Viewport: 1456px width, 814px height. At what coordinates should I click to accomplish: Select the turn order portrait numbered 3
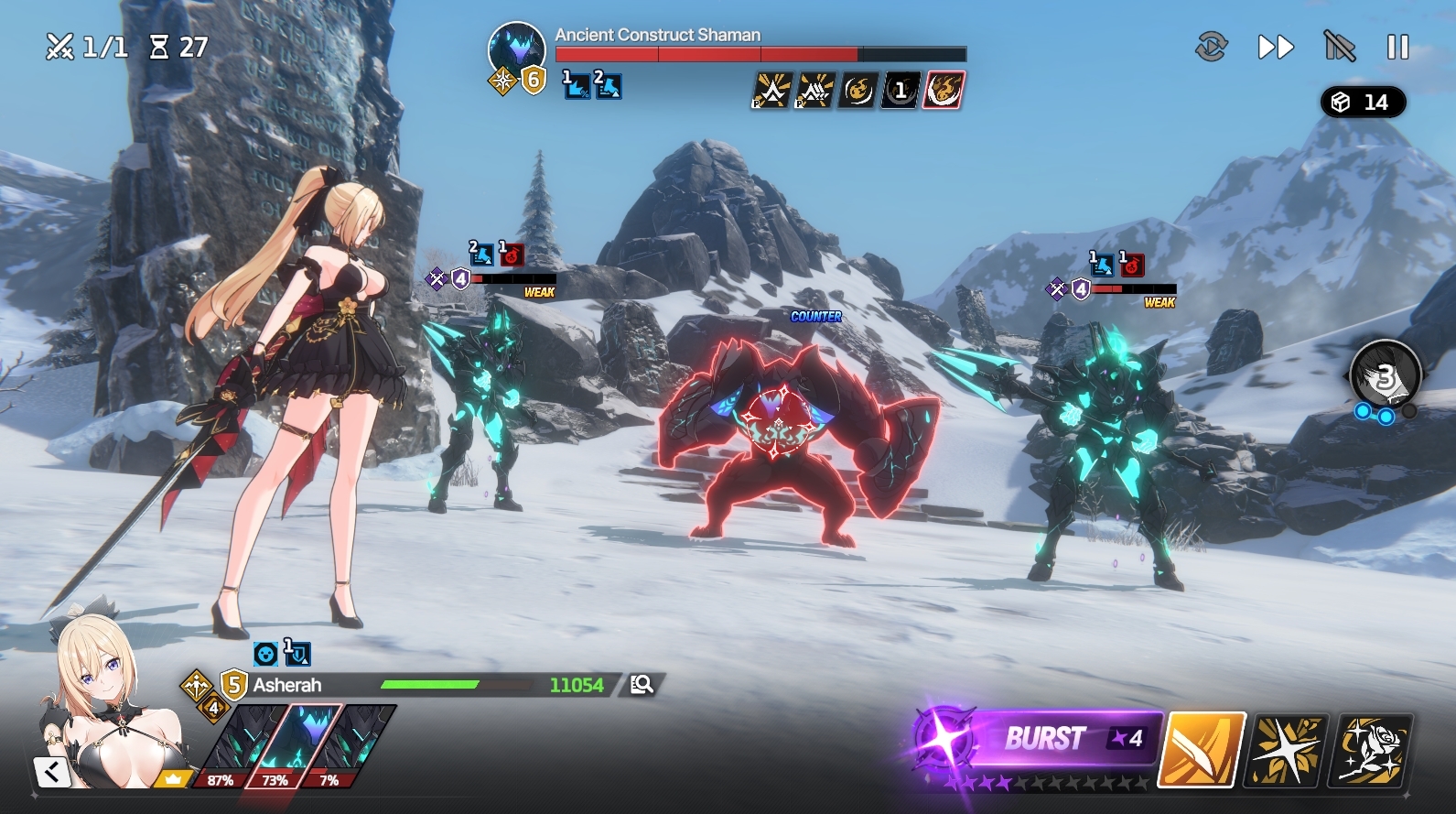[x=1385, y=375]
